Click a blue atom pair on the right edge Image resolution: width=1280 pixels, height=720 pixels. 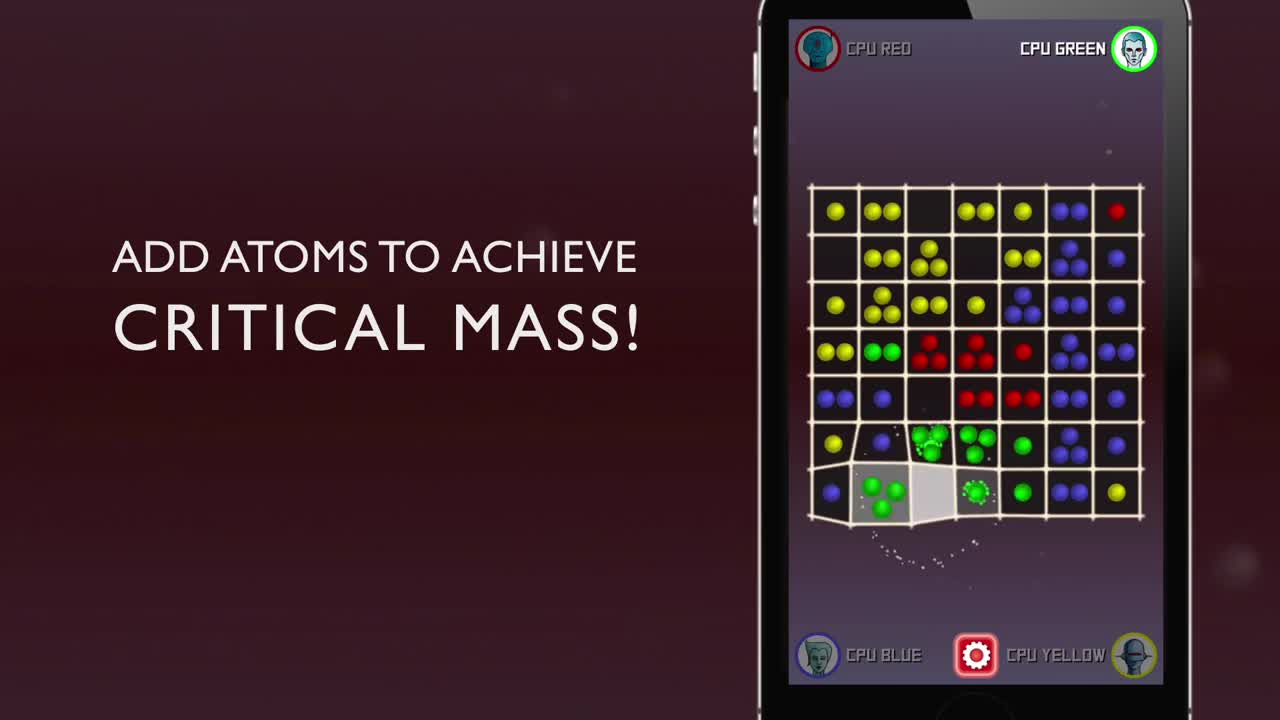1118,352
